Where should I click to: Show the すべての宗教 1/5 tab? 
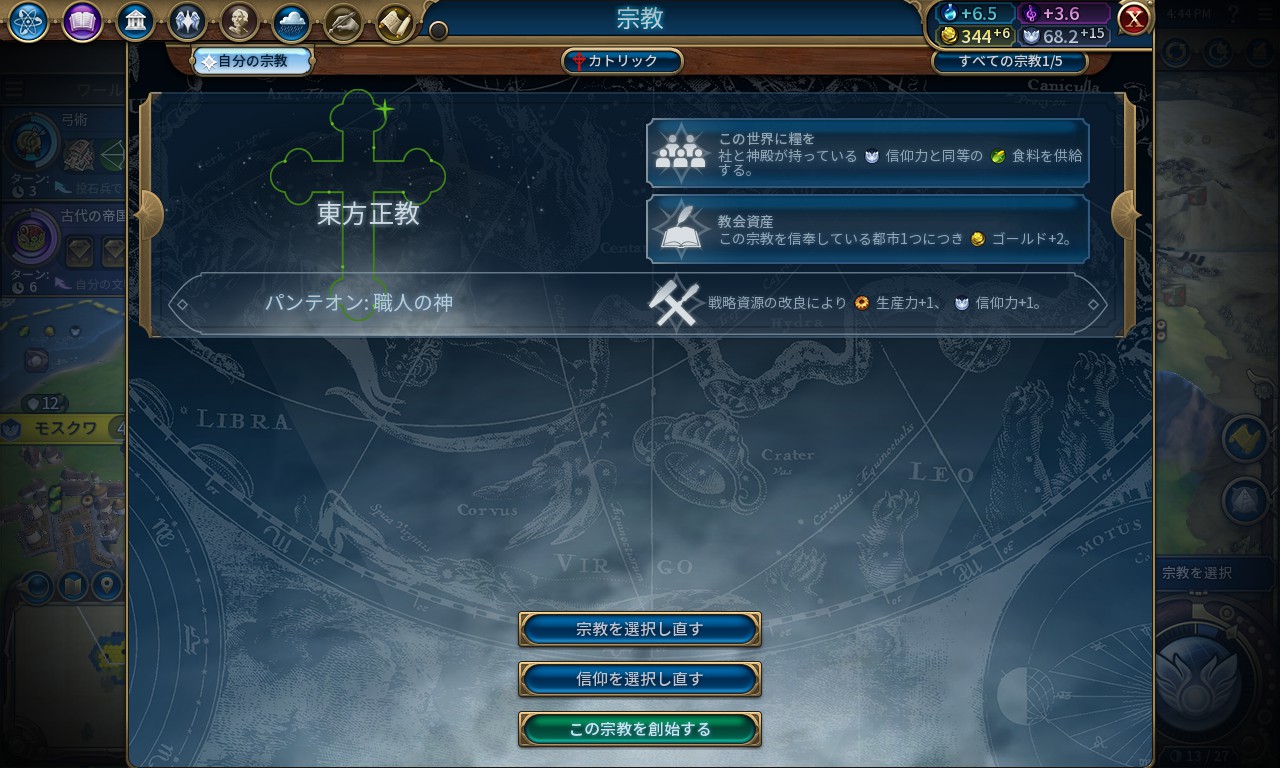1009,61
